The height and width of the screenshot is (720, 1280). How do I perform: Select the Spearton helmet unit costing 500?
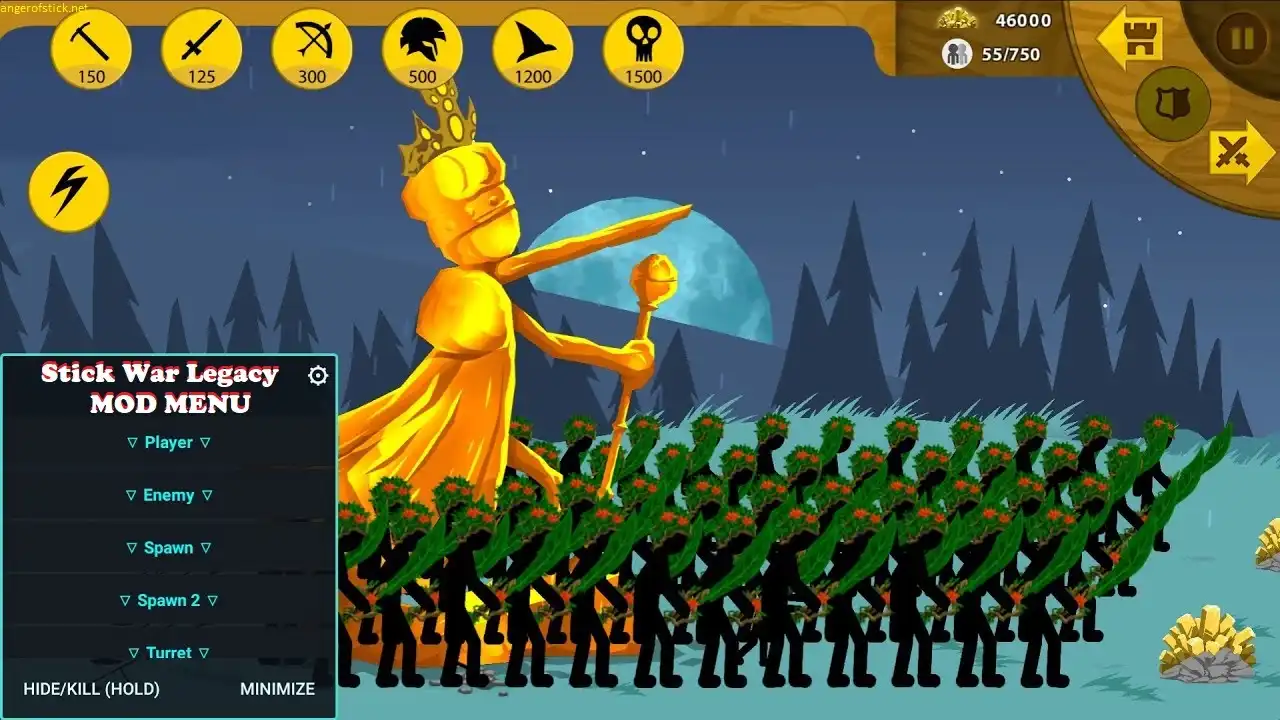tap(421, 47)
